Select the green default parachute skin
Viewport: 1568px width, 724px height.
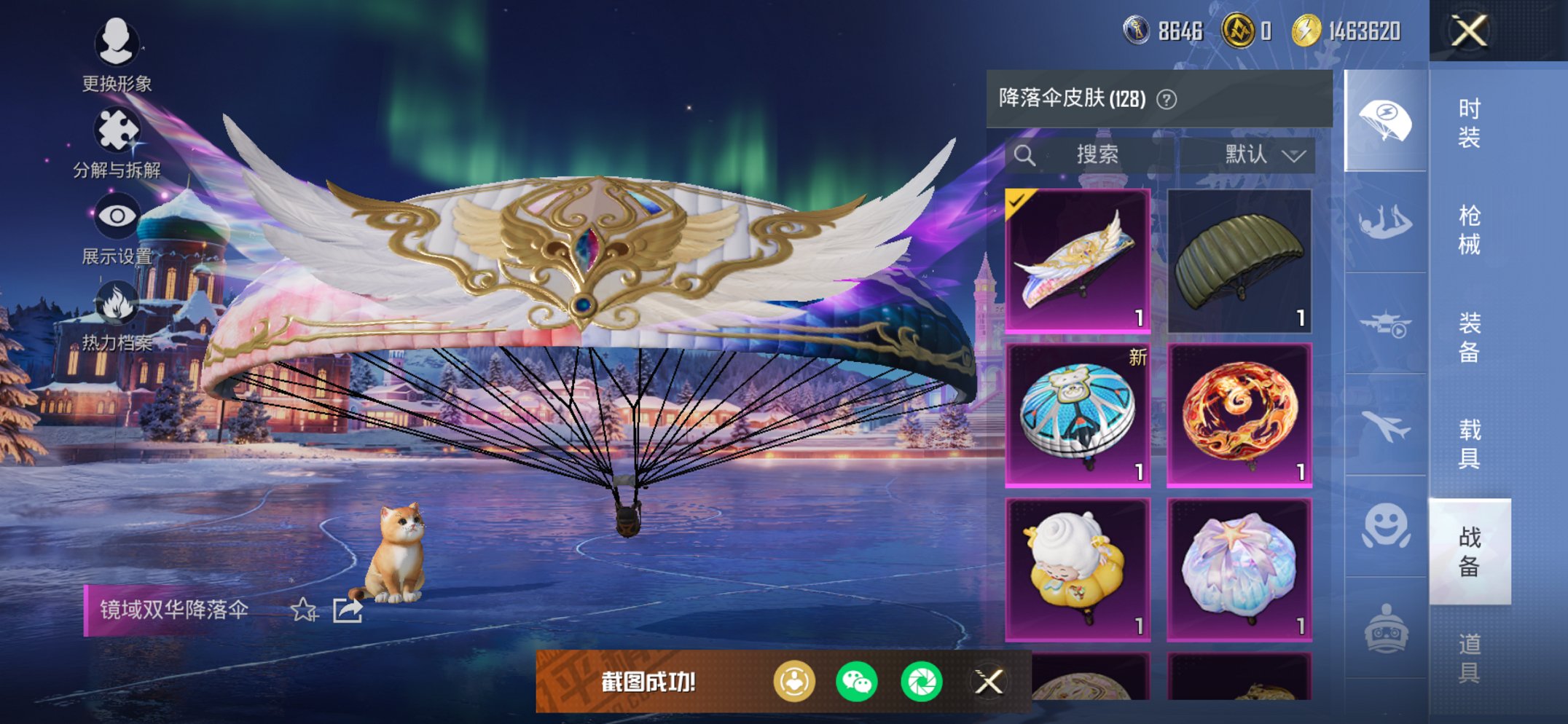[1241, 262]
